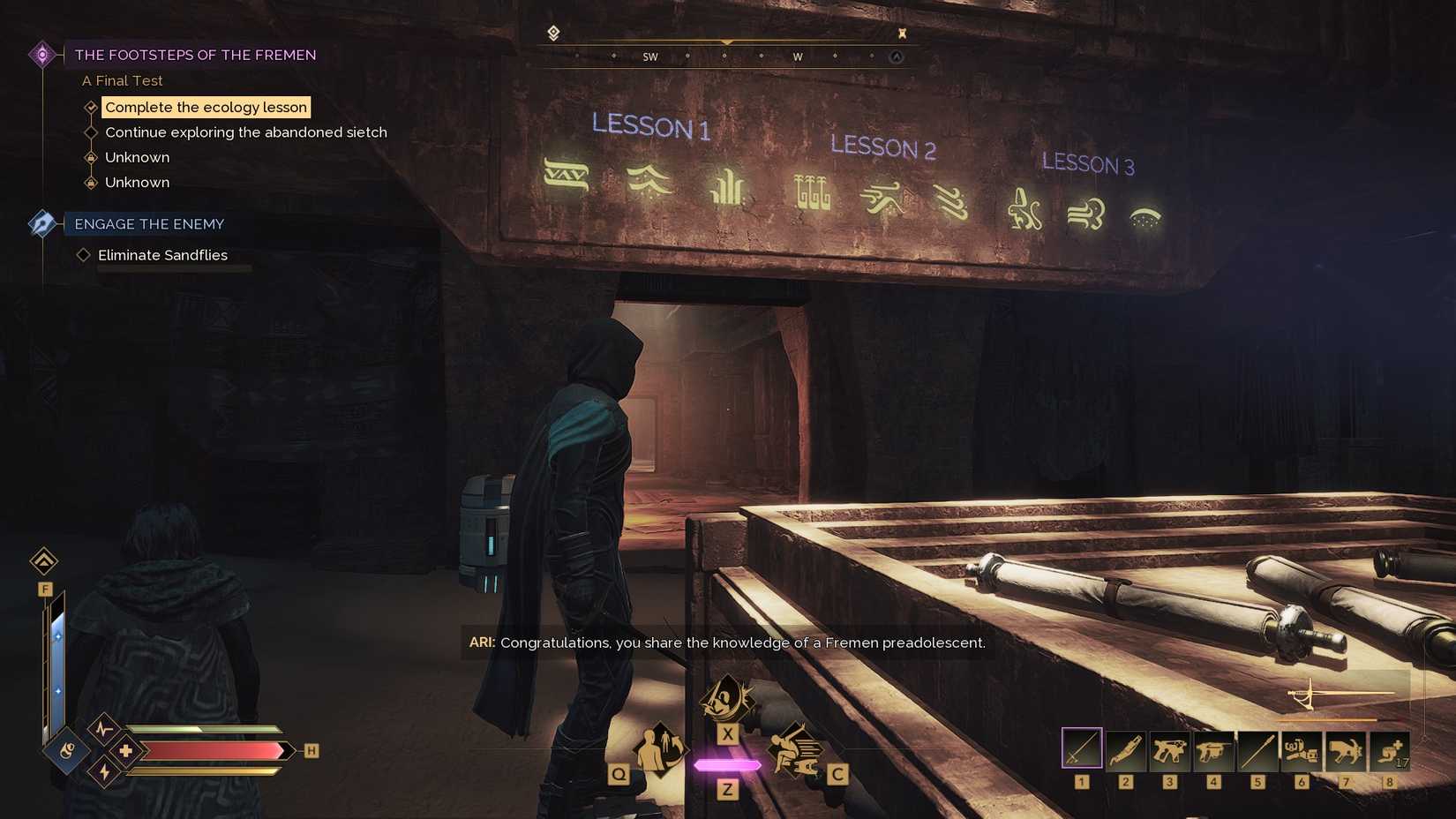This screenshot has height=819, width=1456.
Task: Click the quest diamond beside Complete the ecology lesson
Action: [x=92, y=107]
